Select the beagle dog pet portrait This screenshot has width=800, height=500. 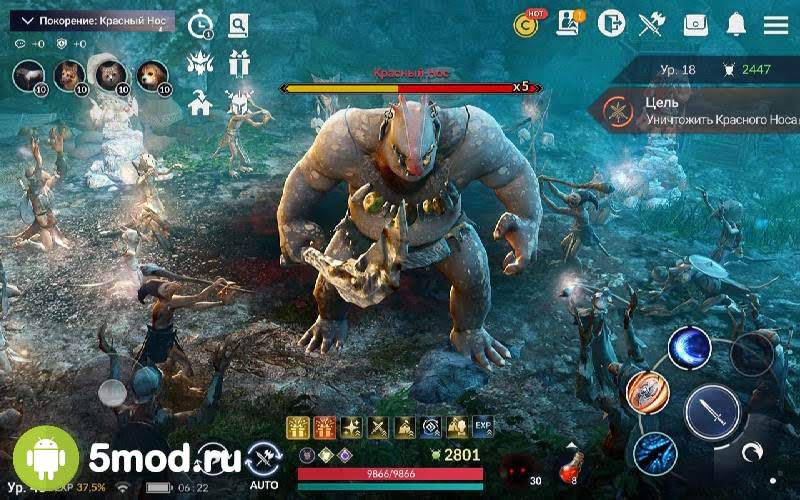click(151, 74)
